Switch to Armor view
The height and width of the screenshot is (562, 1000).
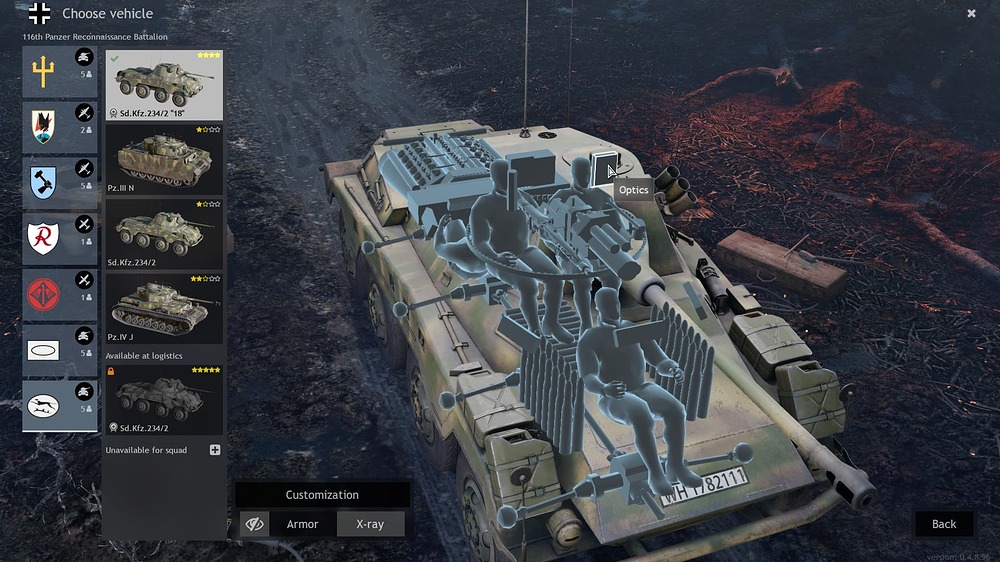point(303,524)
